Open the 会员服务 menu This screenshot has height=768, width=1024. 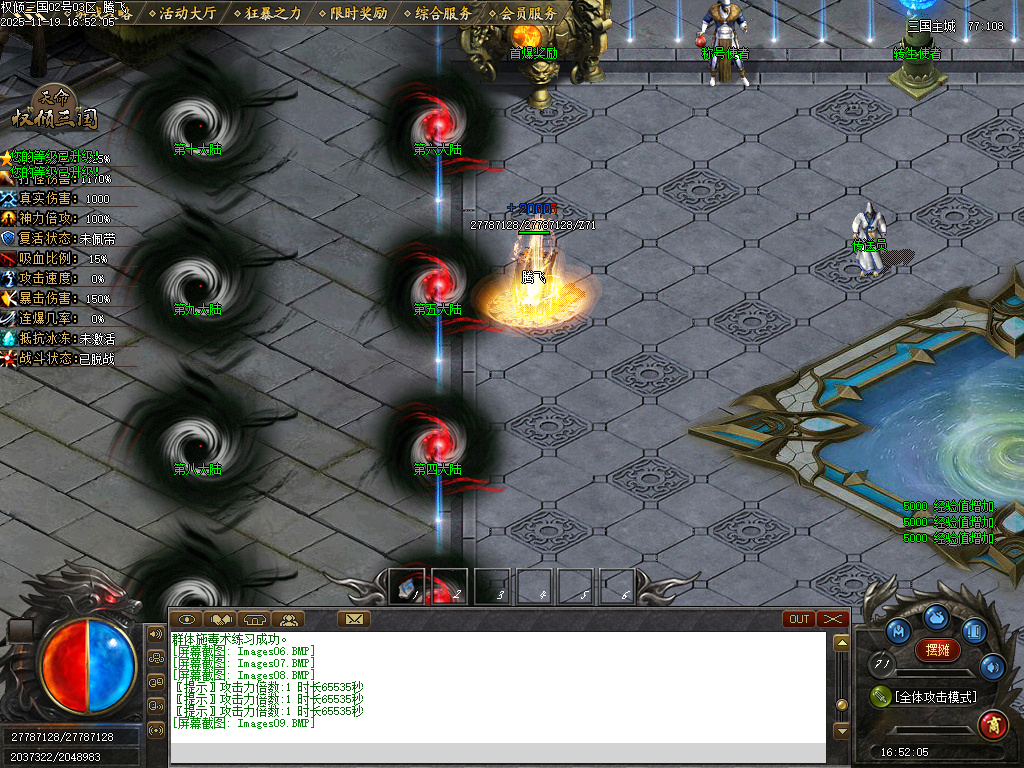tap(528, 13)
